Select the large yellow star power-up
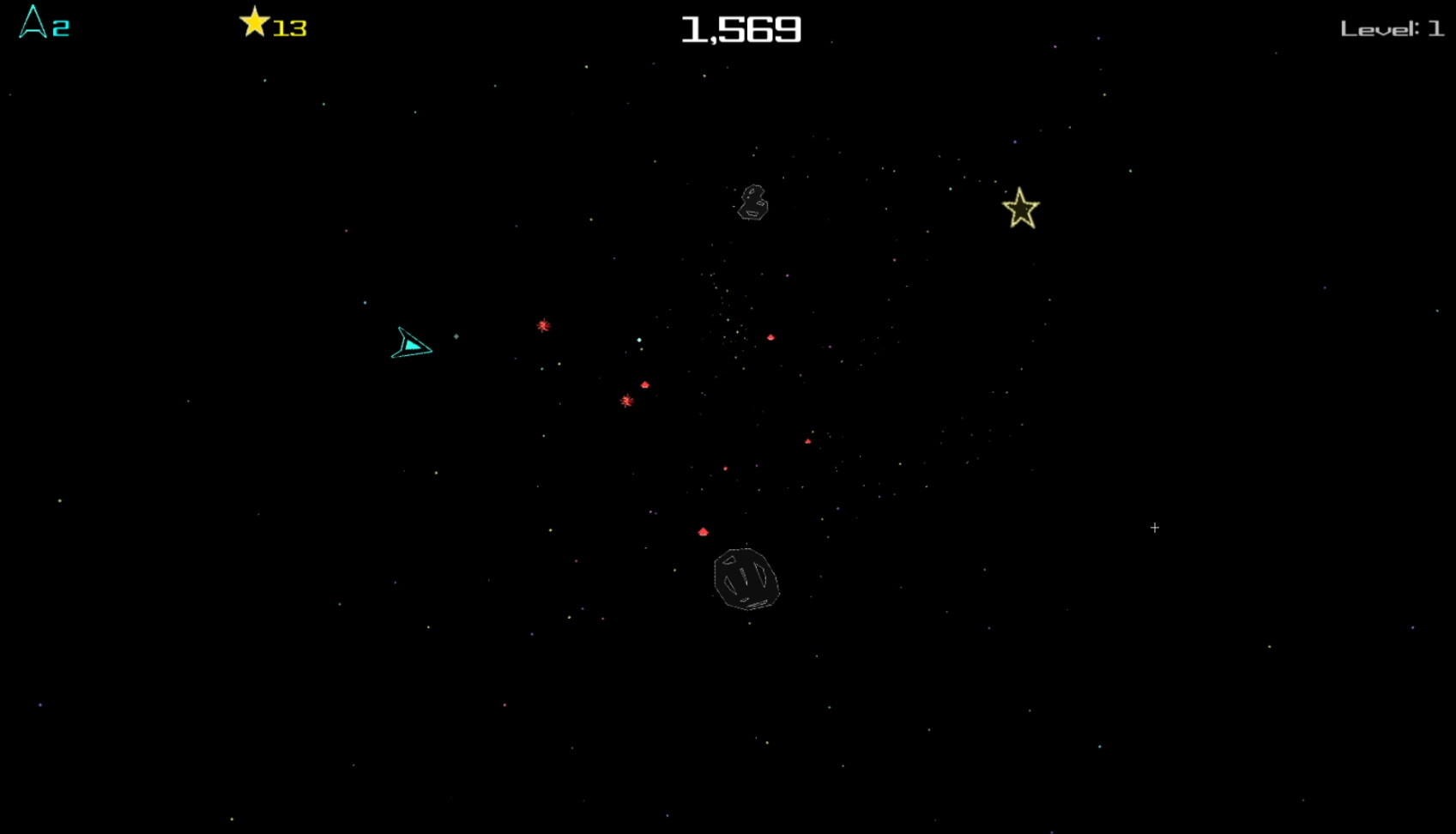Screen dimensions: 1456x834 pos(1020,208)
